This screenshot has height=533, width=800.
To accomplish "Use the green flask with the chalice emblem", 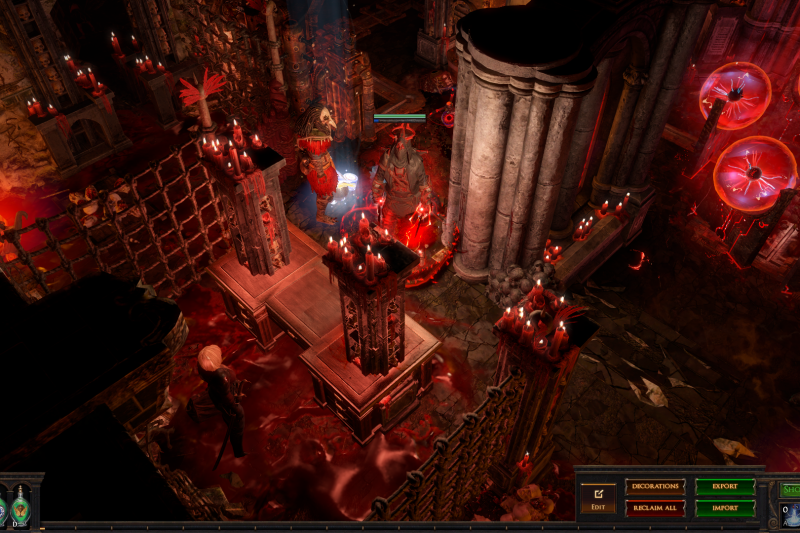I will [x=19, y=506].
